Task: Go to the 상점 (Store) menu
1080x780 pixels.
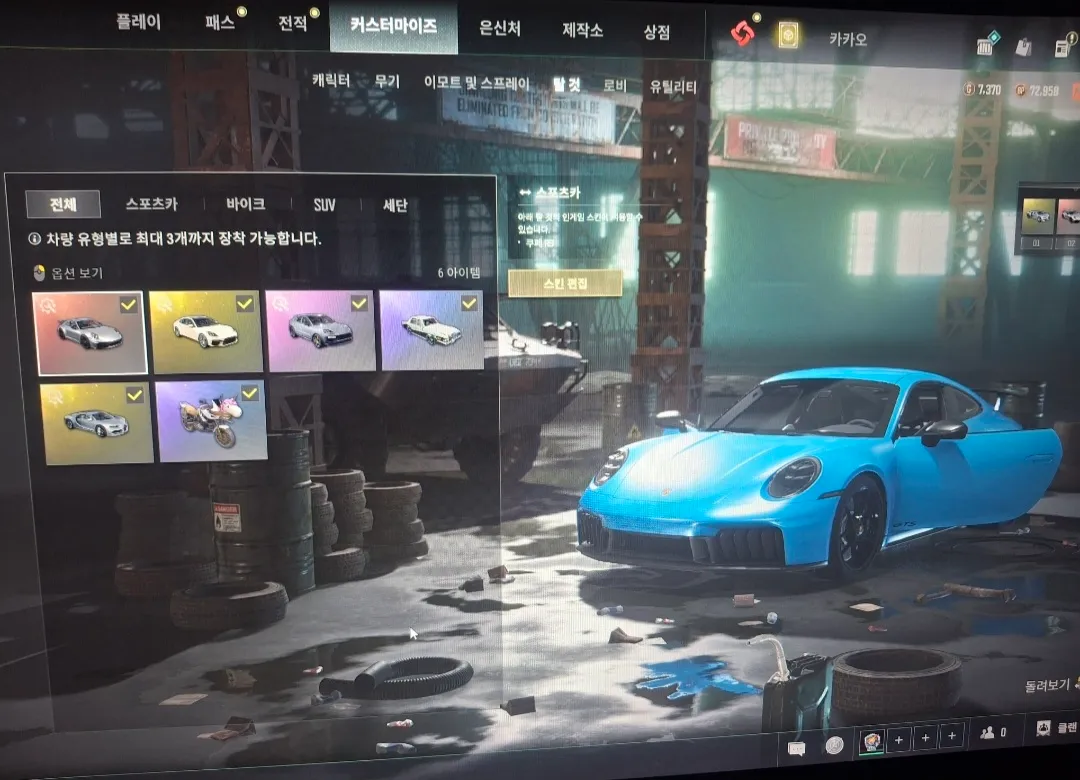Action: click(x=656, y=31)
